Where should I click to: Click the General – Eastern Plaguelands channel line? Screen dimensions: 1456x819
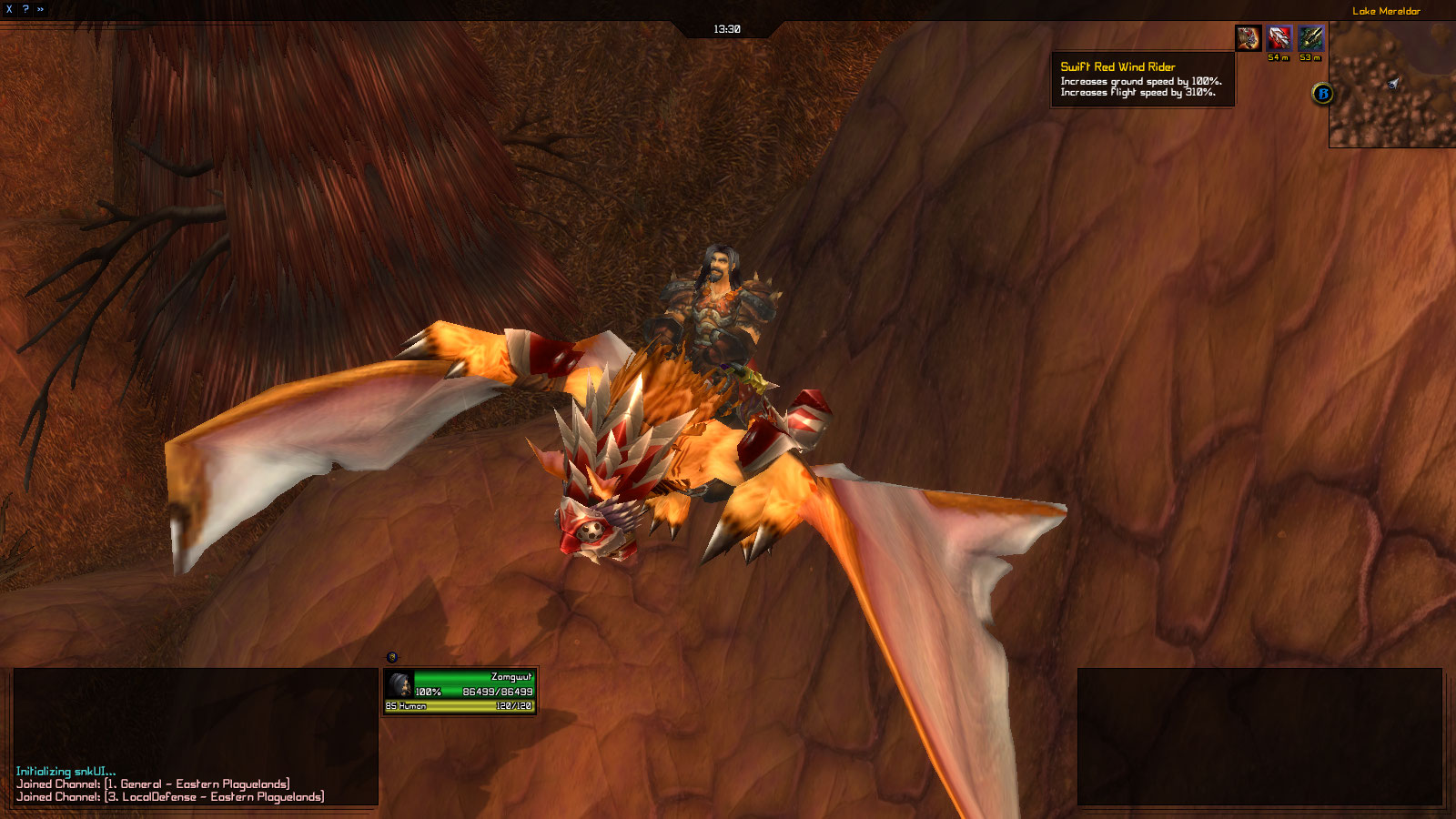(153, 784)
